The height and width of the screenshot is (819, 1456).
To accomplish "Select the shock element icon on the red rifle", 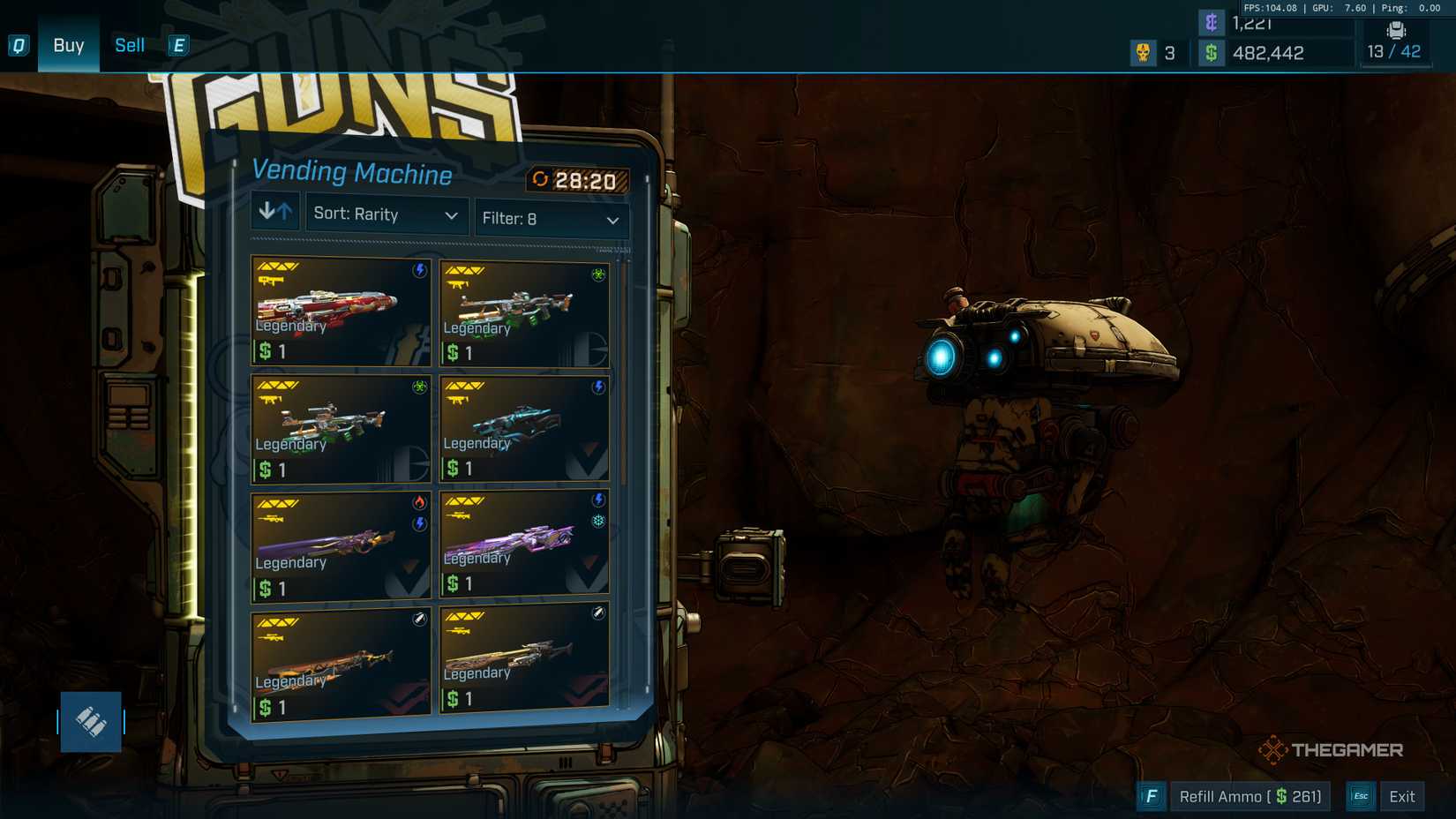I will coord(421,269).
